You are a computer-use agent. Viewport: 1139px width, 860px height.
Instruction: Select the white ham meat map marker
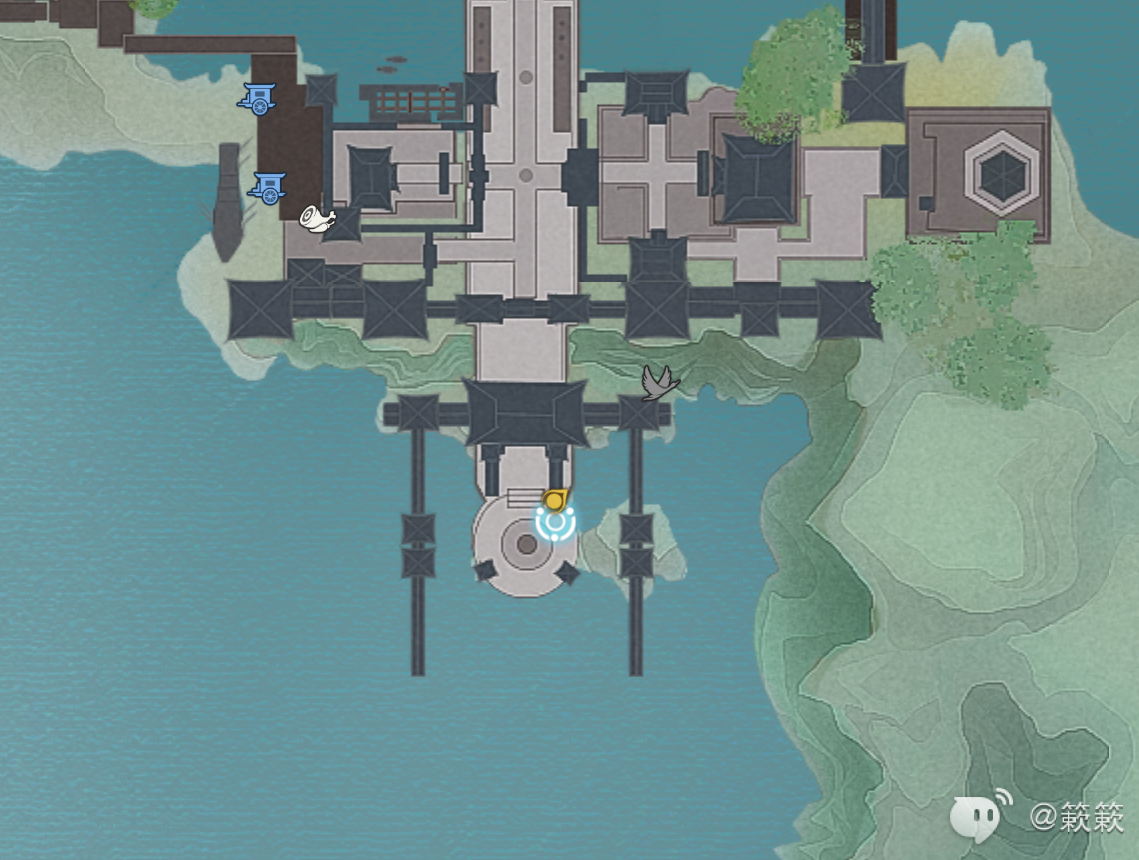[317, 217]
